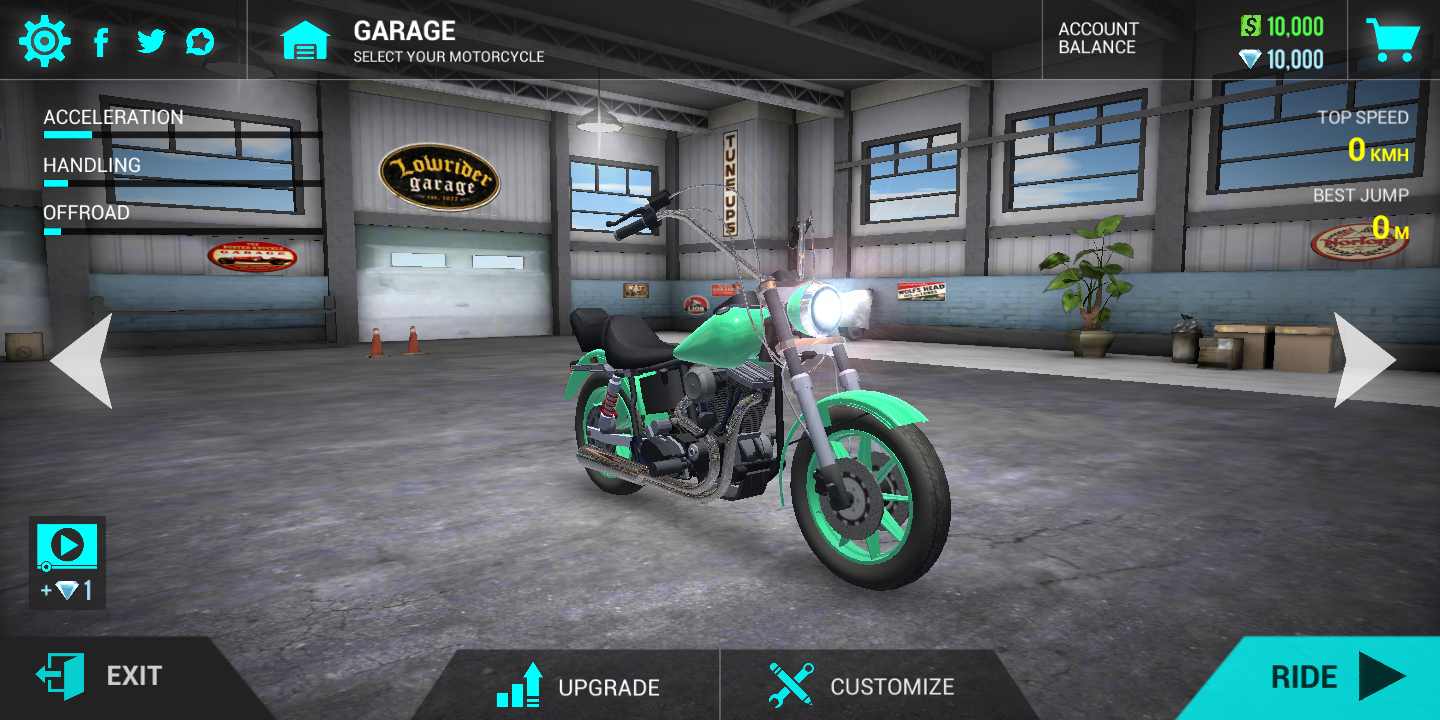Open the Facebook page icon

pyautogui.click(x=101, y=40)
